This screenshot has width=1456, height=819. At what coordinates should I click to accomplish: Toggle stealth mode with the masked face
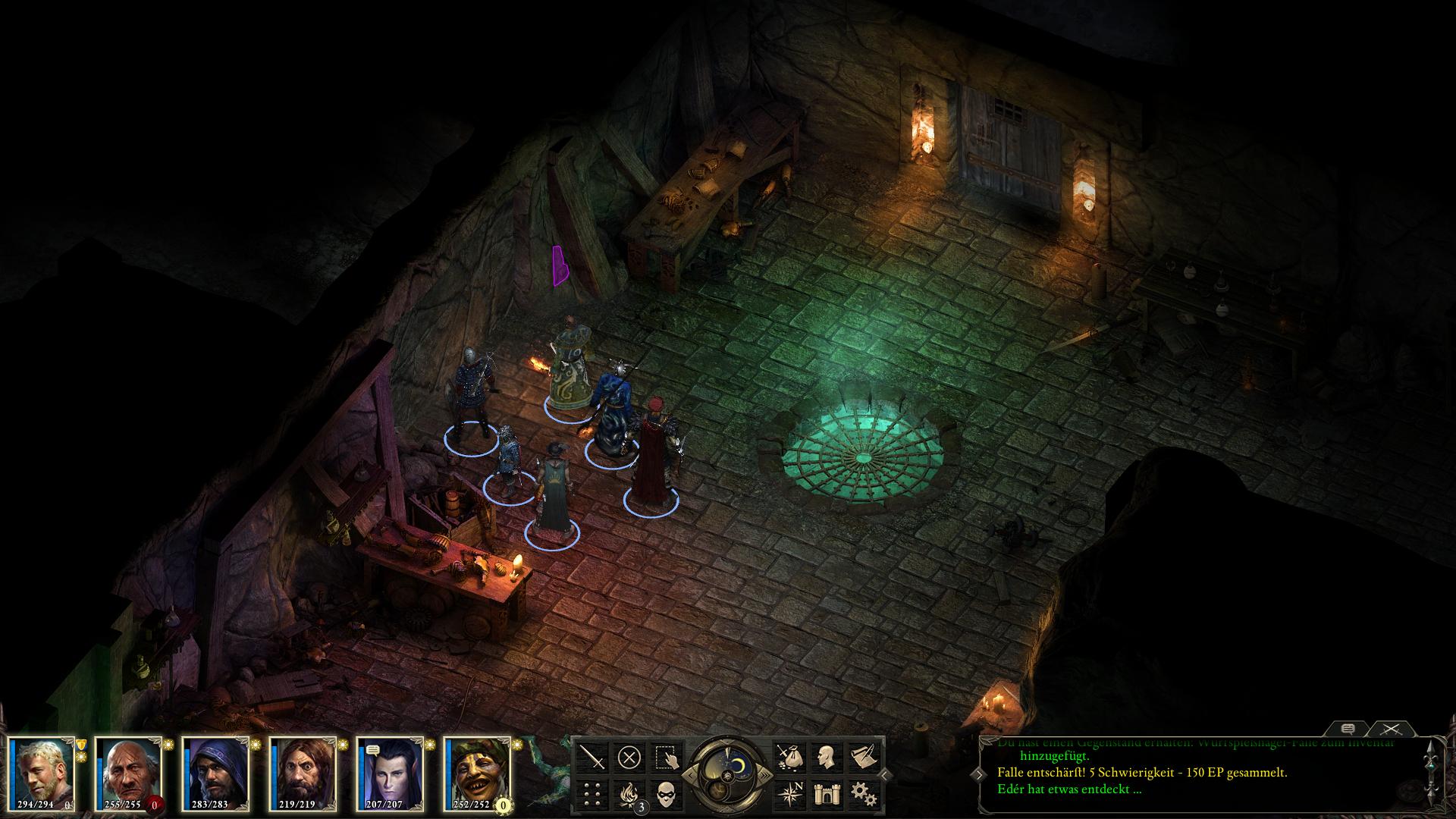click(667, 794)
